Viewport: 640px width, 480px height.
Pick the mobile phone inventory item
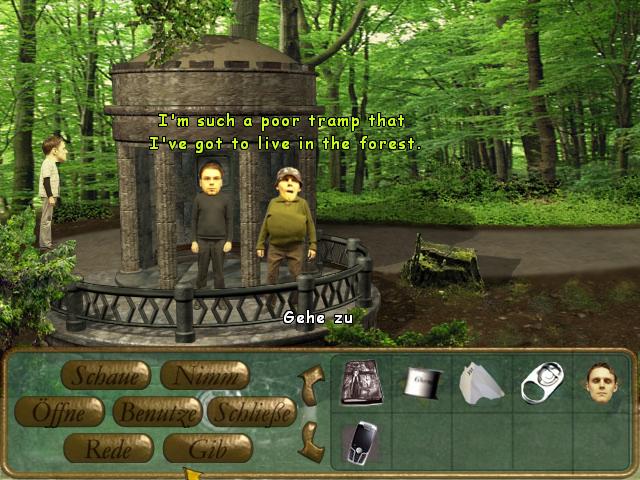point(360,442)
